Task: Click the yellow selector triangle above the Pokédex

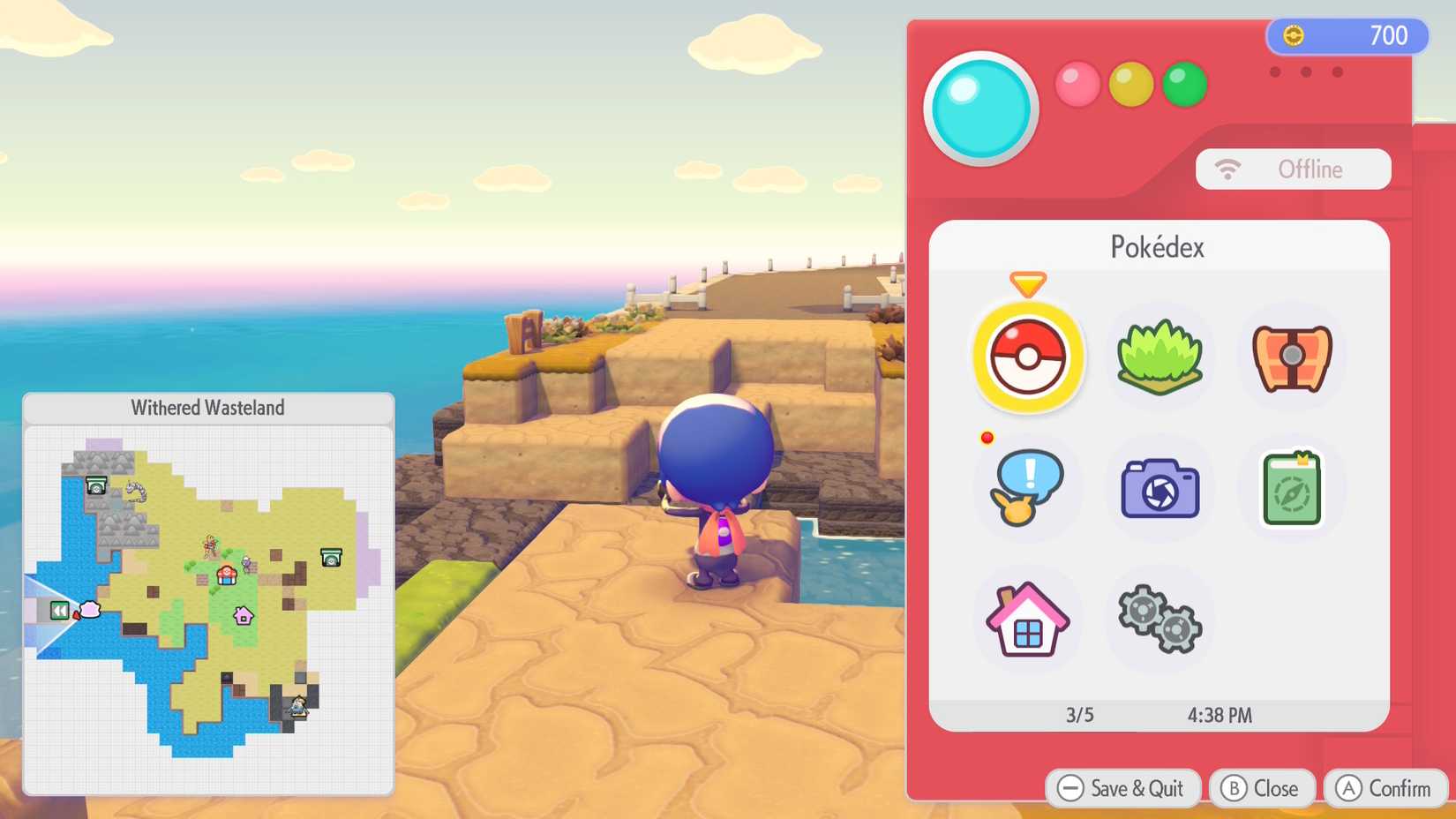Action: click(1027, 285)
